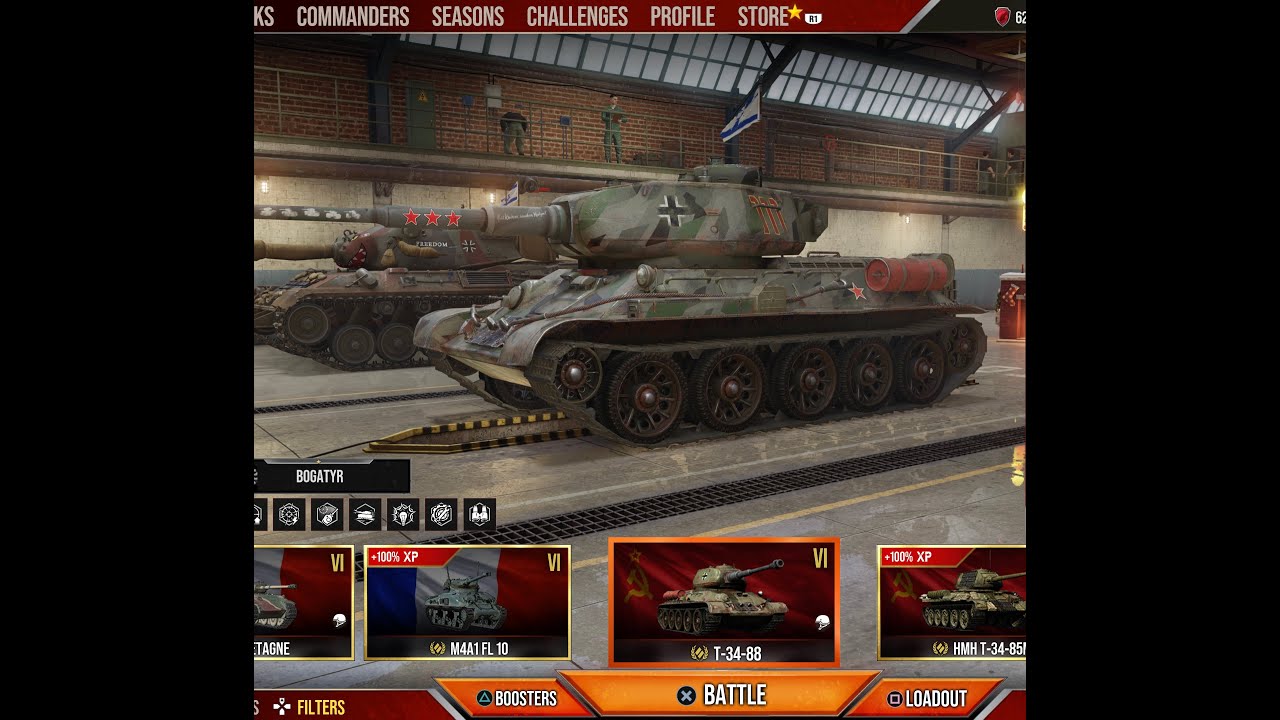This screenshot has height=720, width=1280.
Task: Switch to the Seasons tab
Action: click(468, 17)
